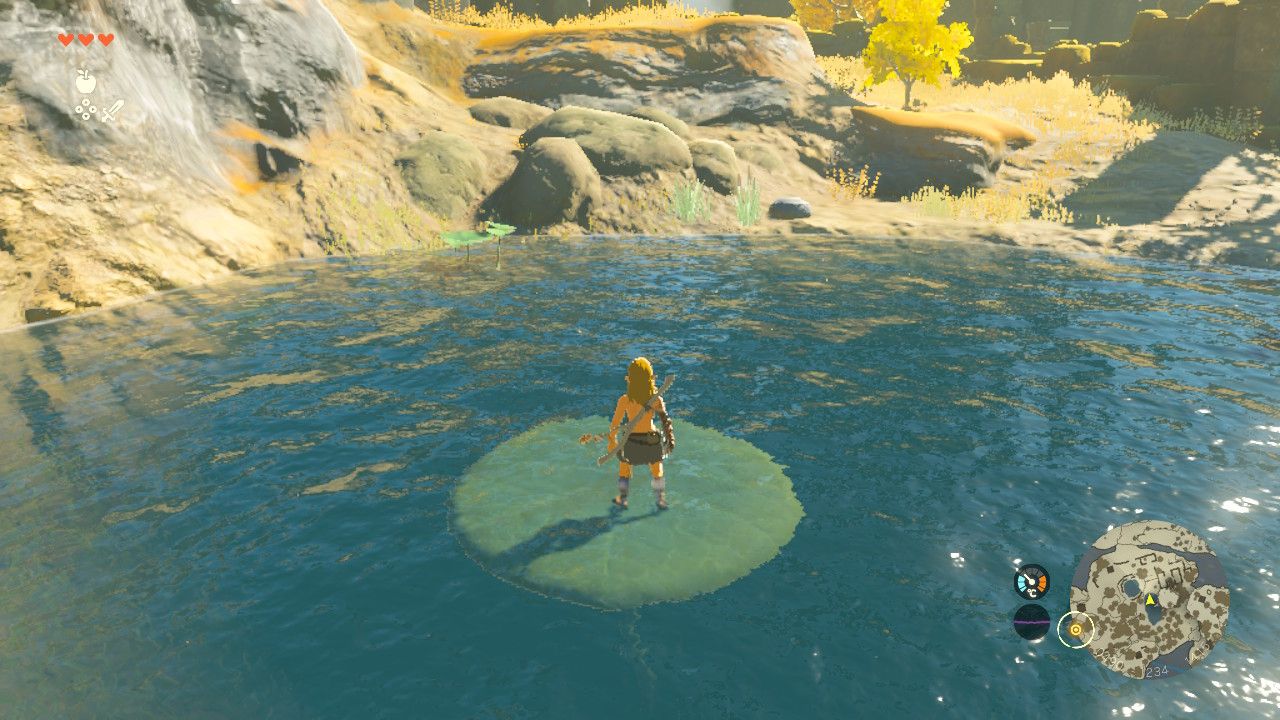Click the shrine sensor target ring on the minimap
This screenshot has height=720, width=1280.
point(1077,629)
